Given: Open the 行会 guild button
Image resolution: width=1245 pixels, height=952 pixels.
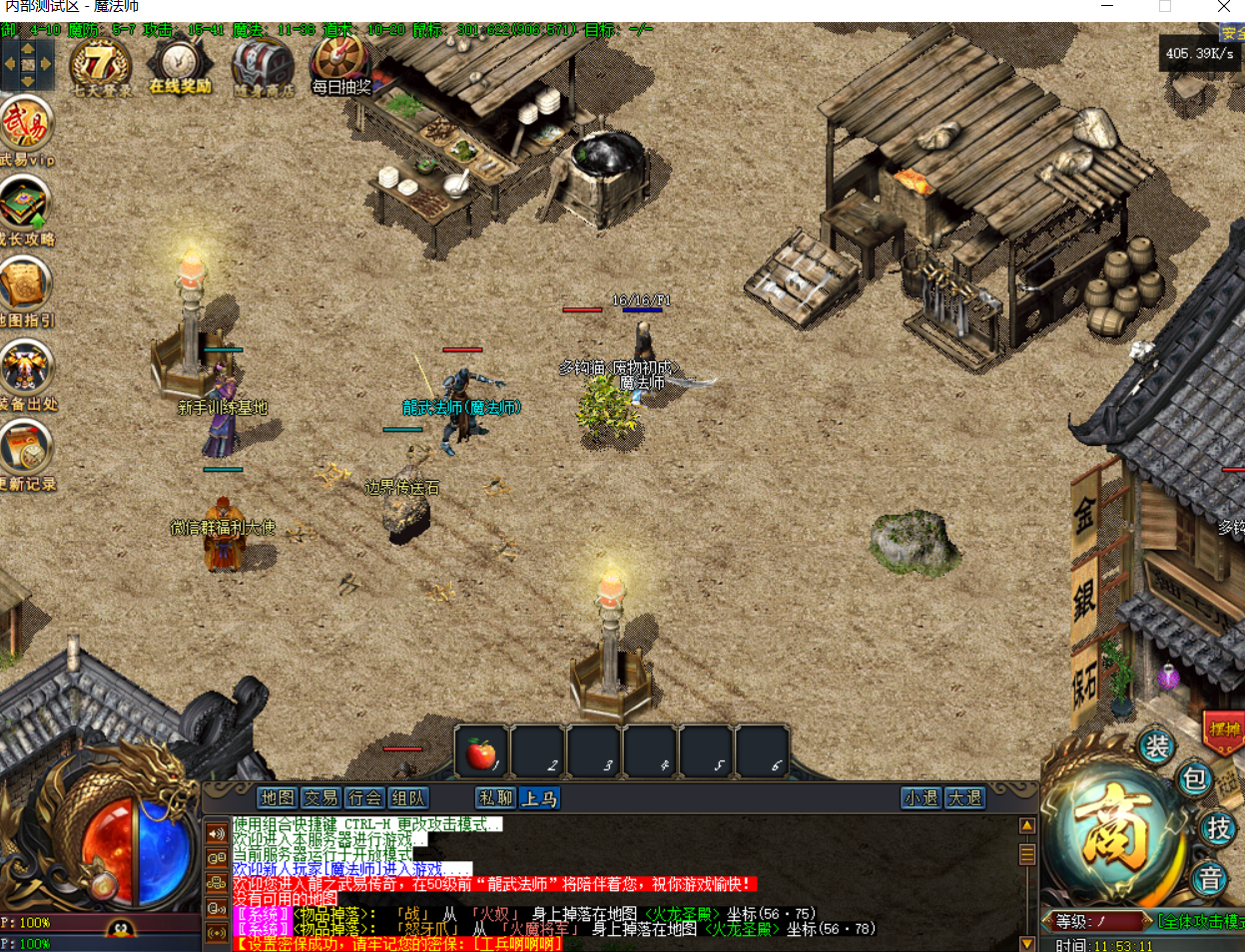Looking at the screenshot, I should click(365, 798).
